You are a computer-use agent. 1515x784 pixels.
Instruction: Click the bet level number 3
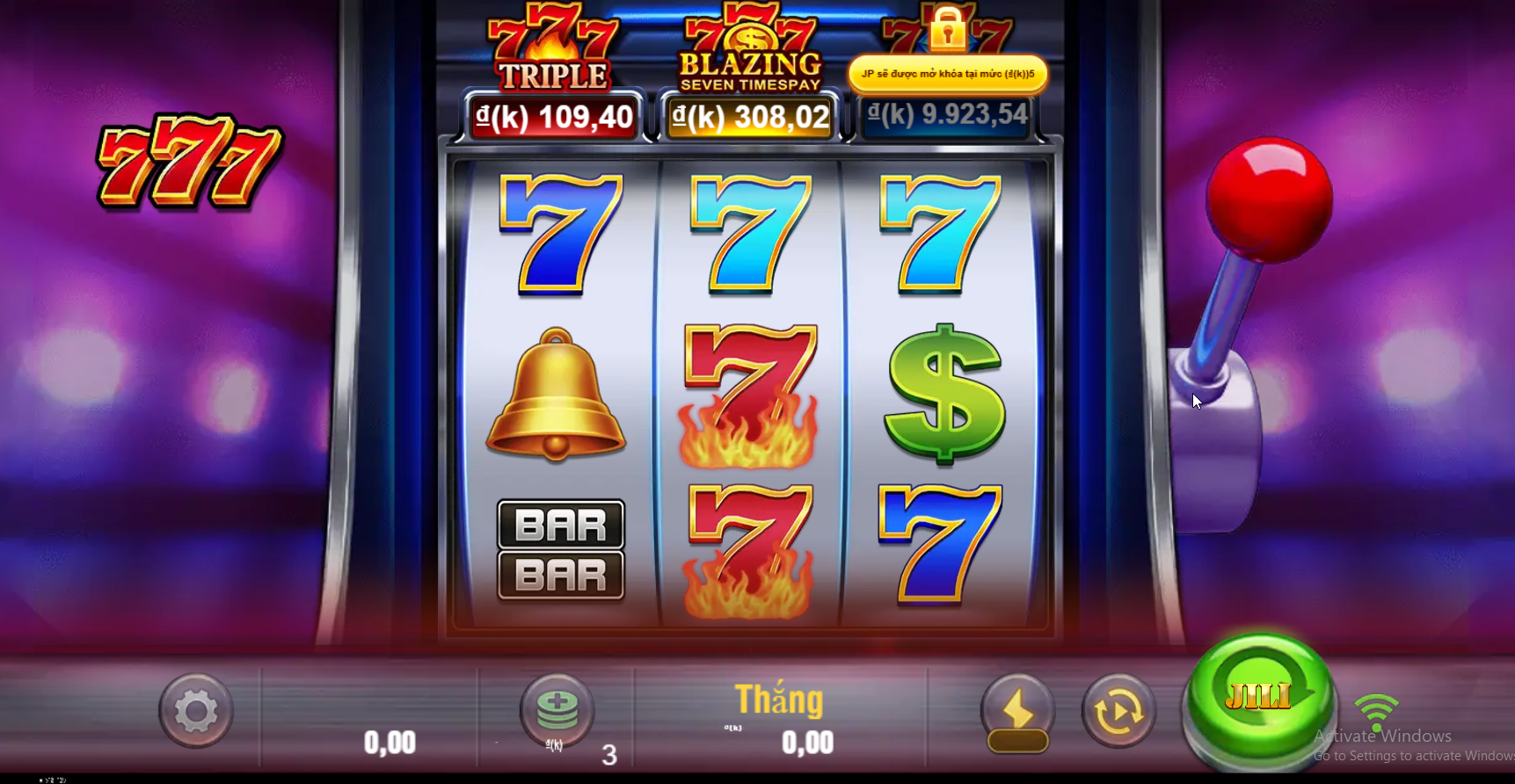[609, 756]
